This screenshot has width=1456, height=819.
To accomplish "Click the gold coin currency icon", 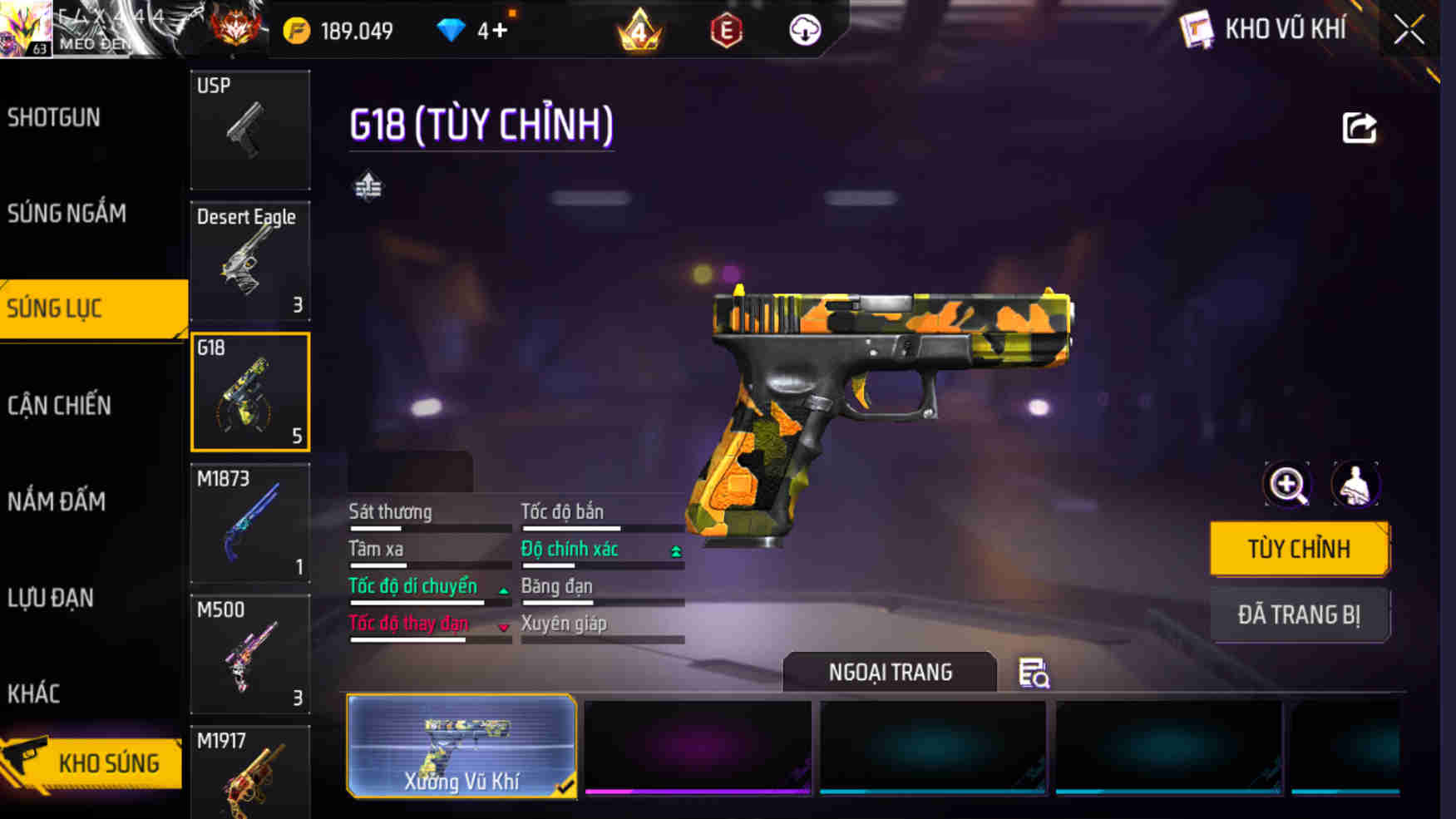I will [x=297, y=29].
